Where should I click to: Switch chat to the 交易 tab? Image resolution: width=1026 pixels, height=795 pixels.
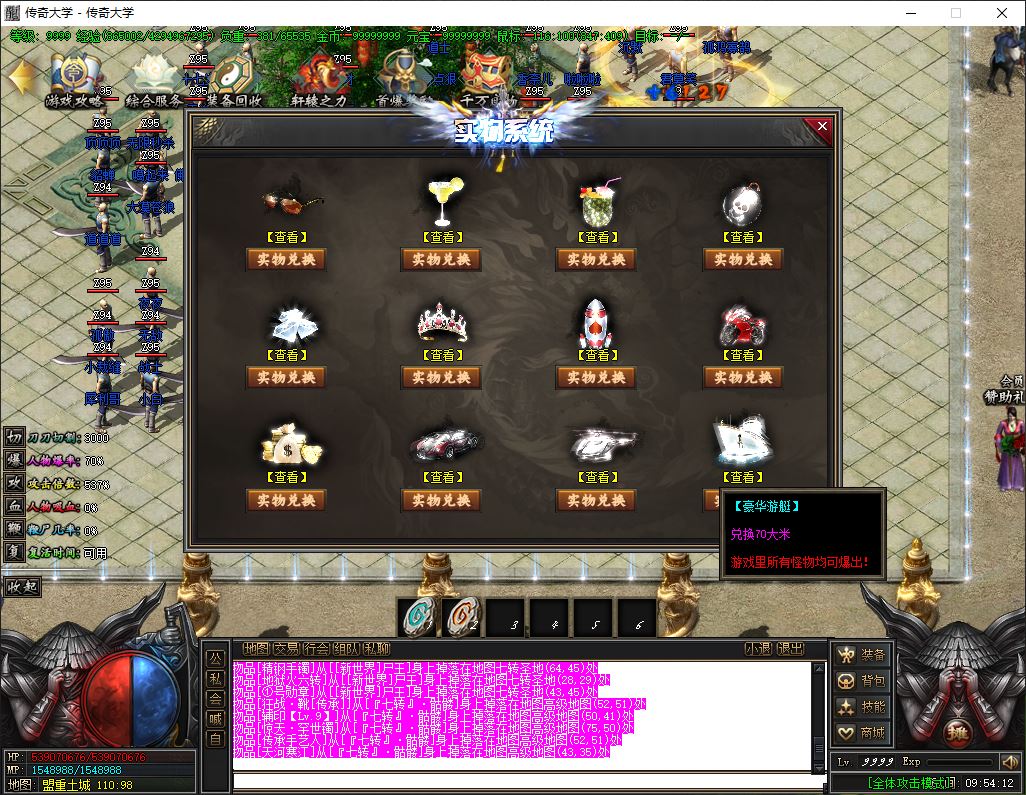[286, 649]
